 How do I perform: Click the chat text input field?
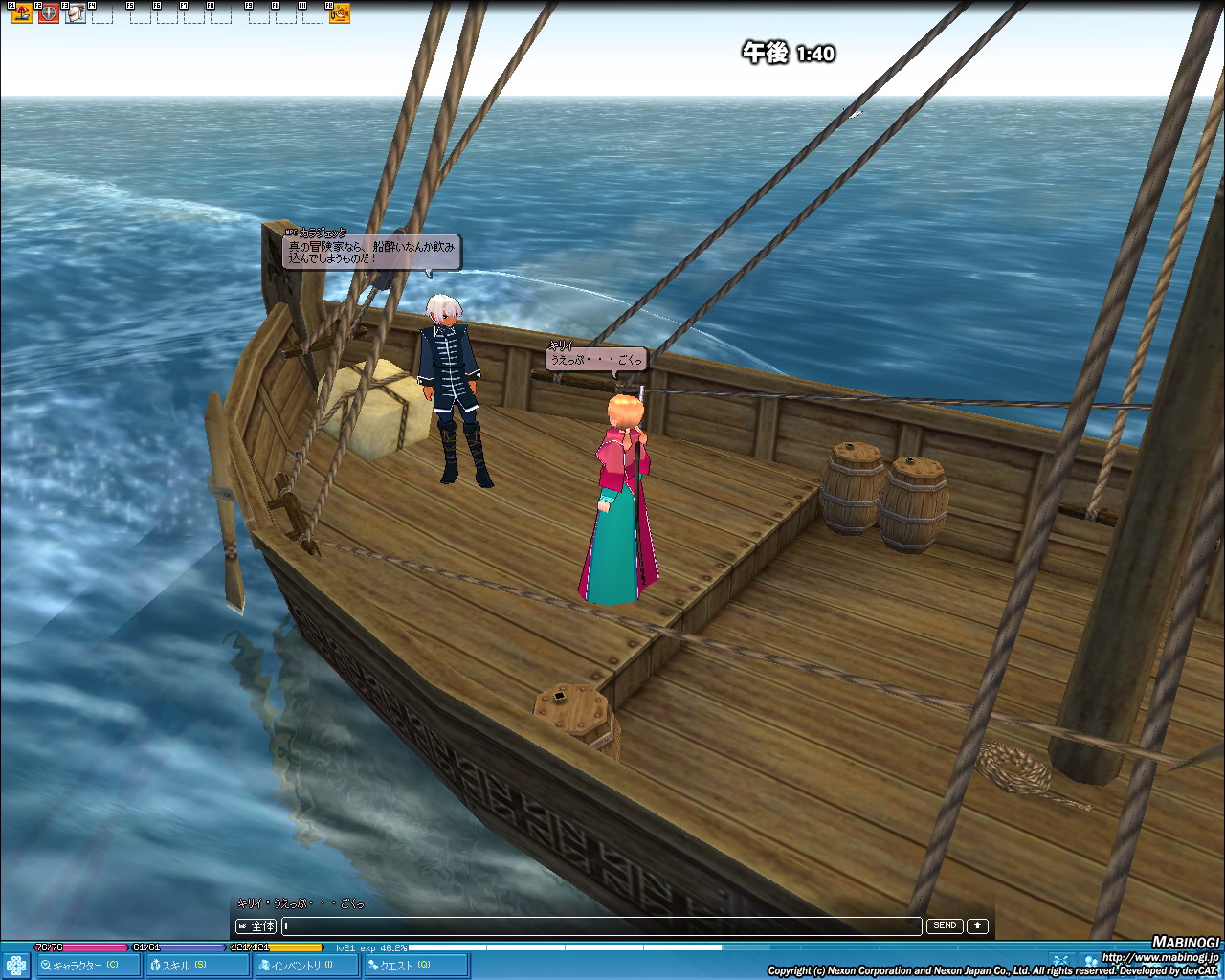601,925
